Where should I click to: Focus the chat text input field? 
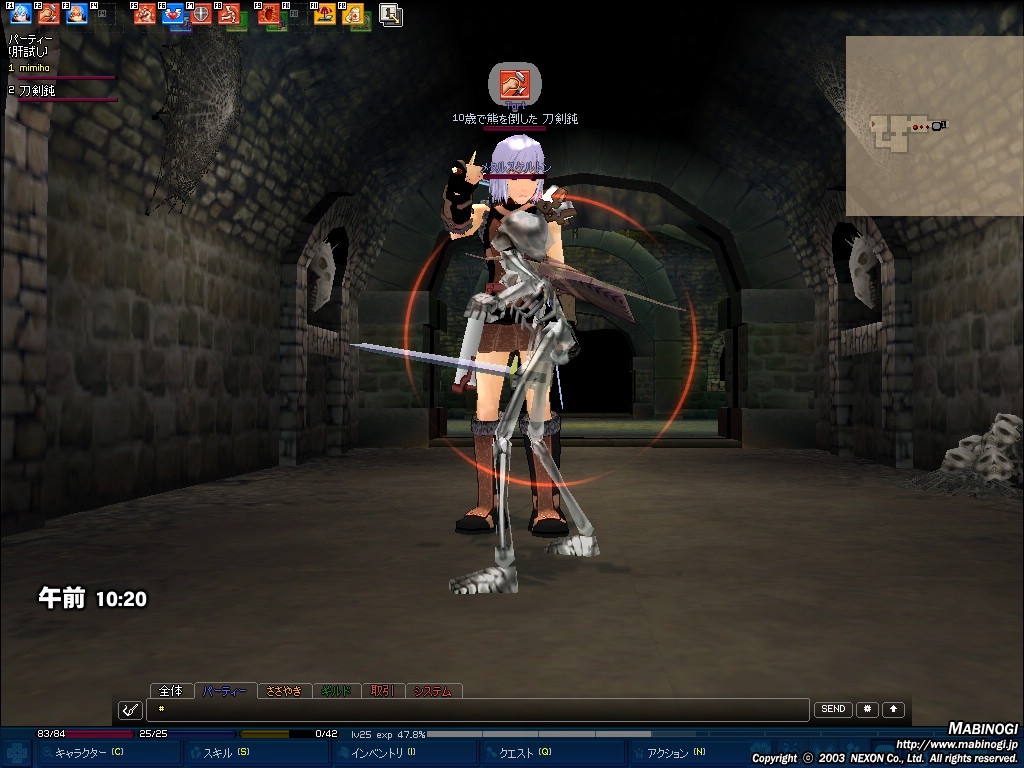click(478, 710)
